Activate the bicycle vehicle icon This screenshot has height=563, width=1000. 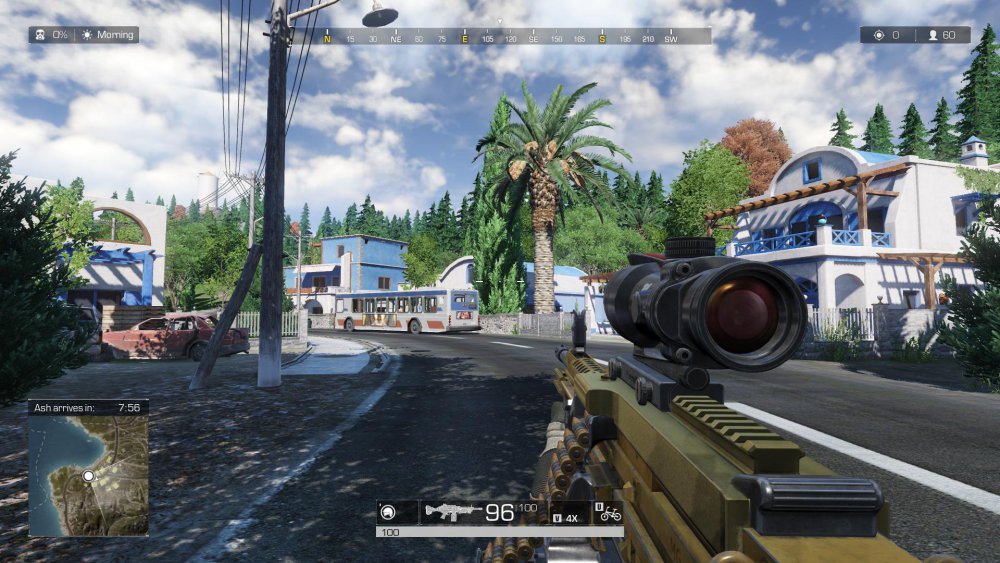(x=607, y=514)
